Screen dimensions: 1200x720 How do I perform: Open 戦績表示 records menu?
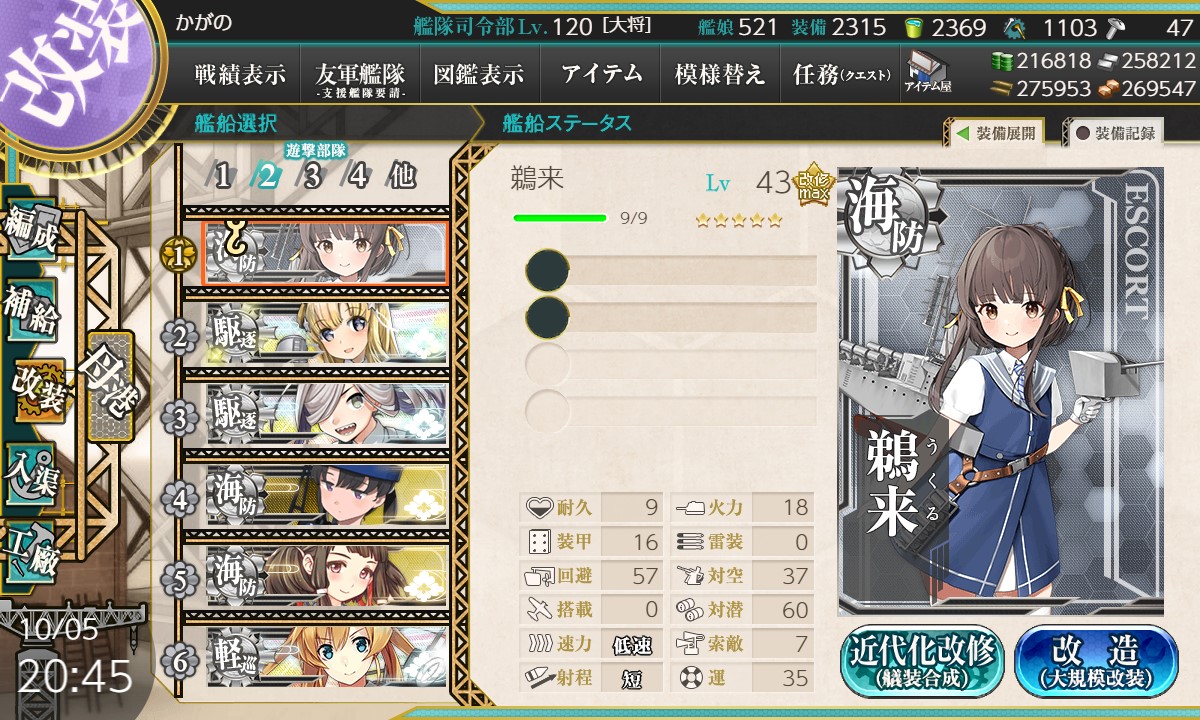click(240, 74)
